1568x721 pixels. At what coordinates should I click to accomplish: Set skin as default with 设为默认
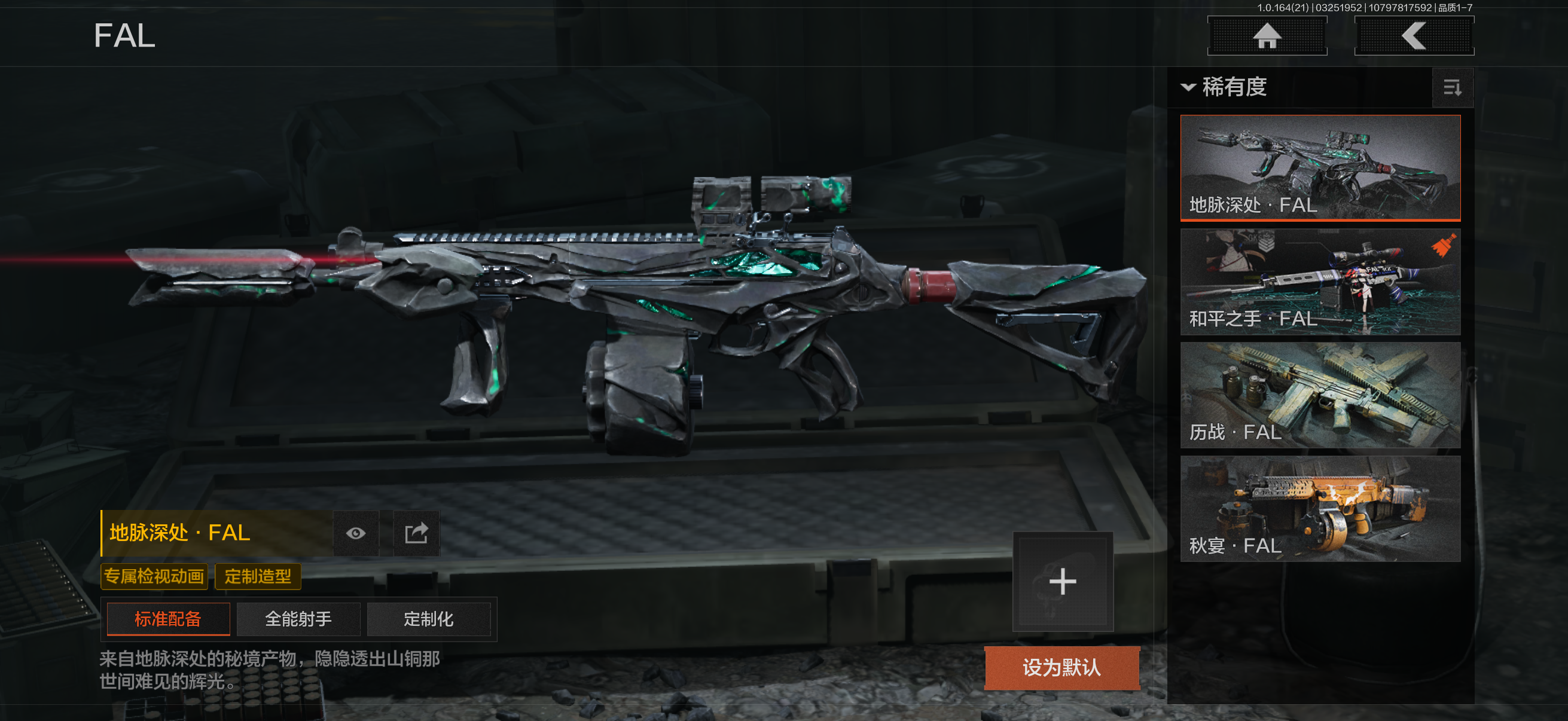tap(1061, 667)
